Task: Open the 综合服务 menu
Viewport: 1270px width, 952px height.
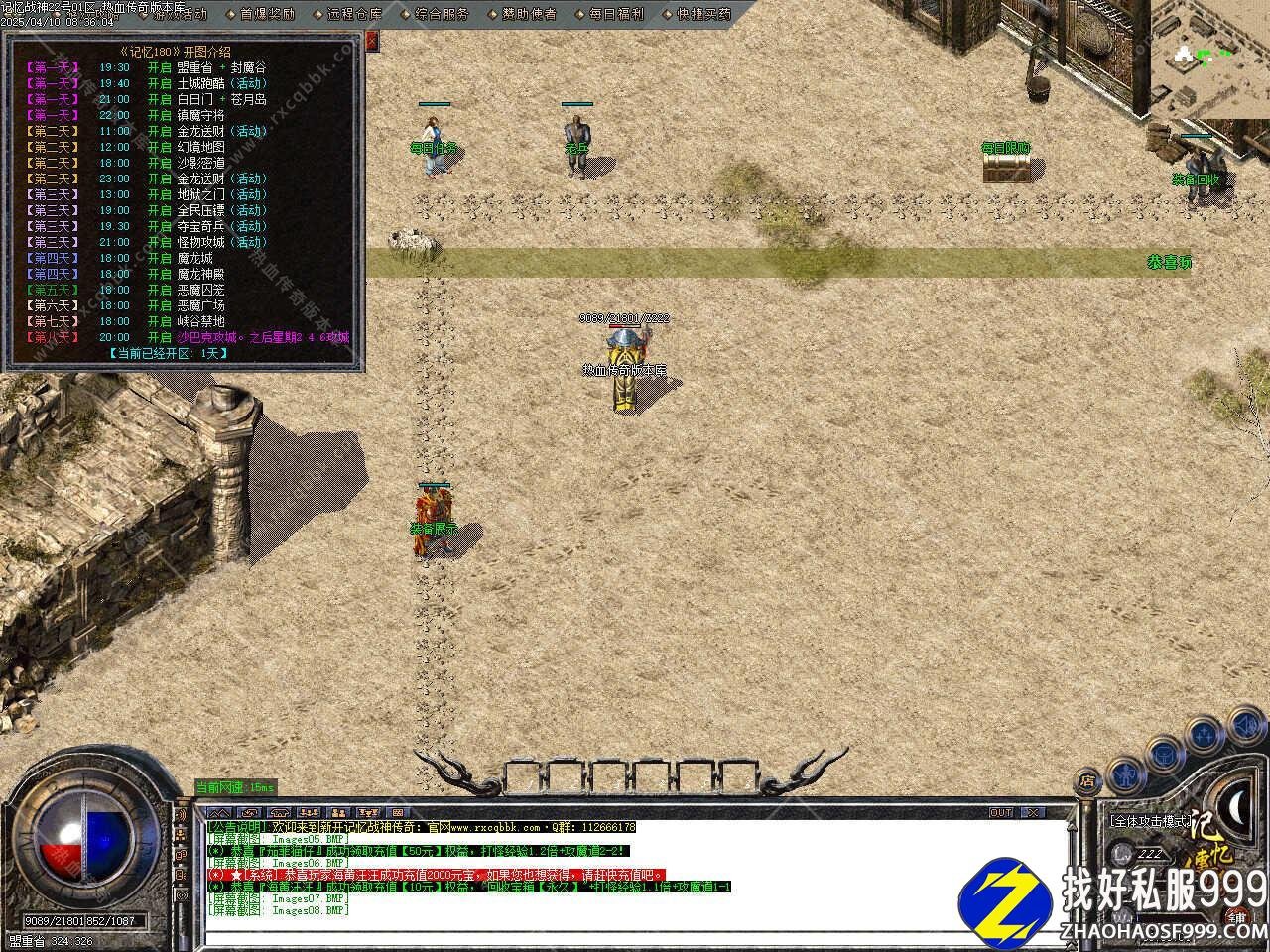Action: pos(442,14)
